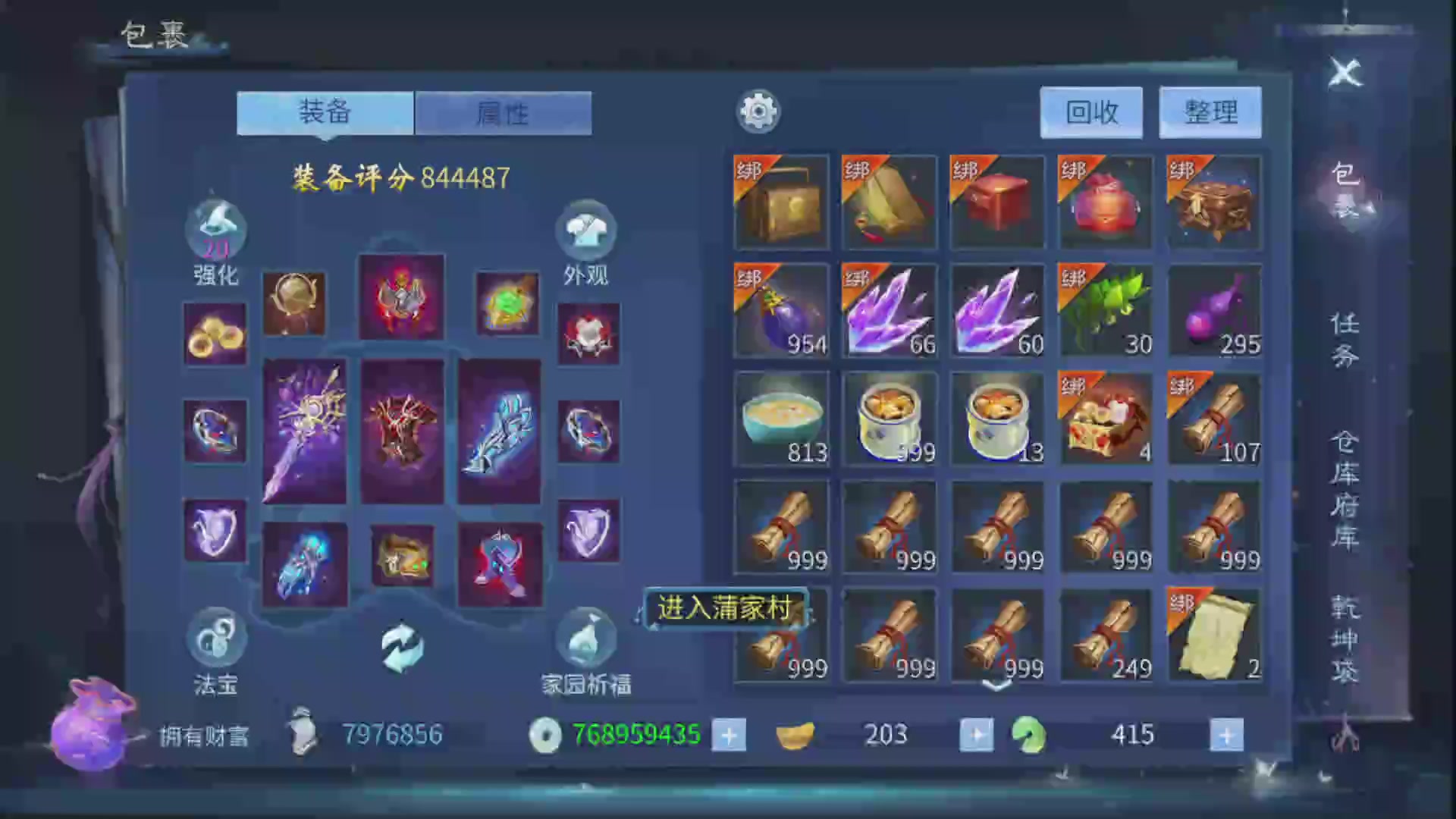The height and width of the screenshot is (819, 1456).
Task: Switch to the 属性 attributes tab
Action: coord(503,112)
